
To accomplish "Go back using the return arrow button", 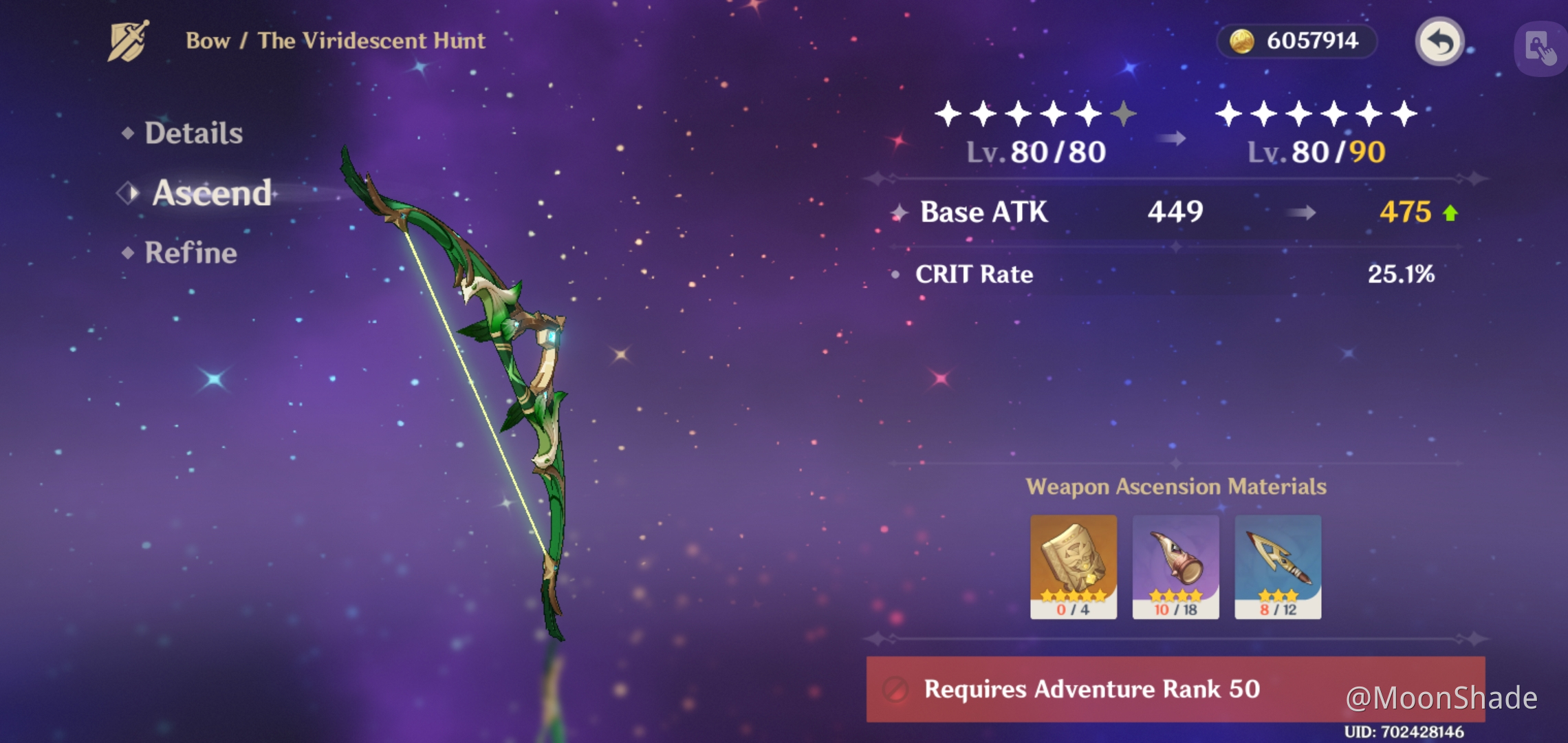I will [1439, 41].
